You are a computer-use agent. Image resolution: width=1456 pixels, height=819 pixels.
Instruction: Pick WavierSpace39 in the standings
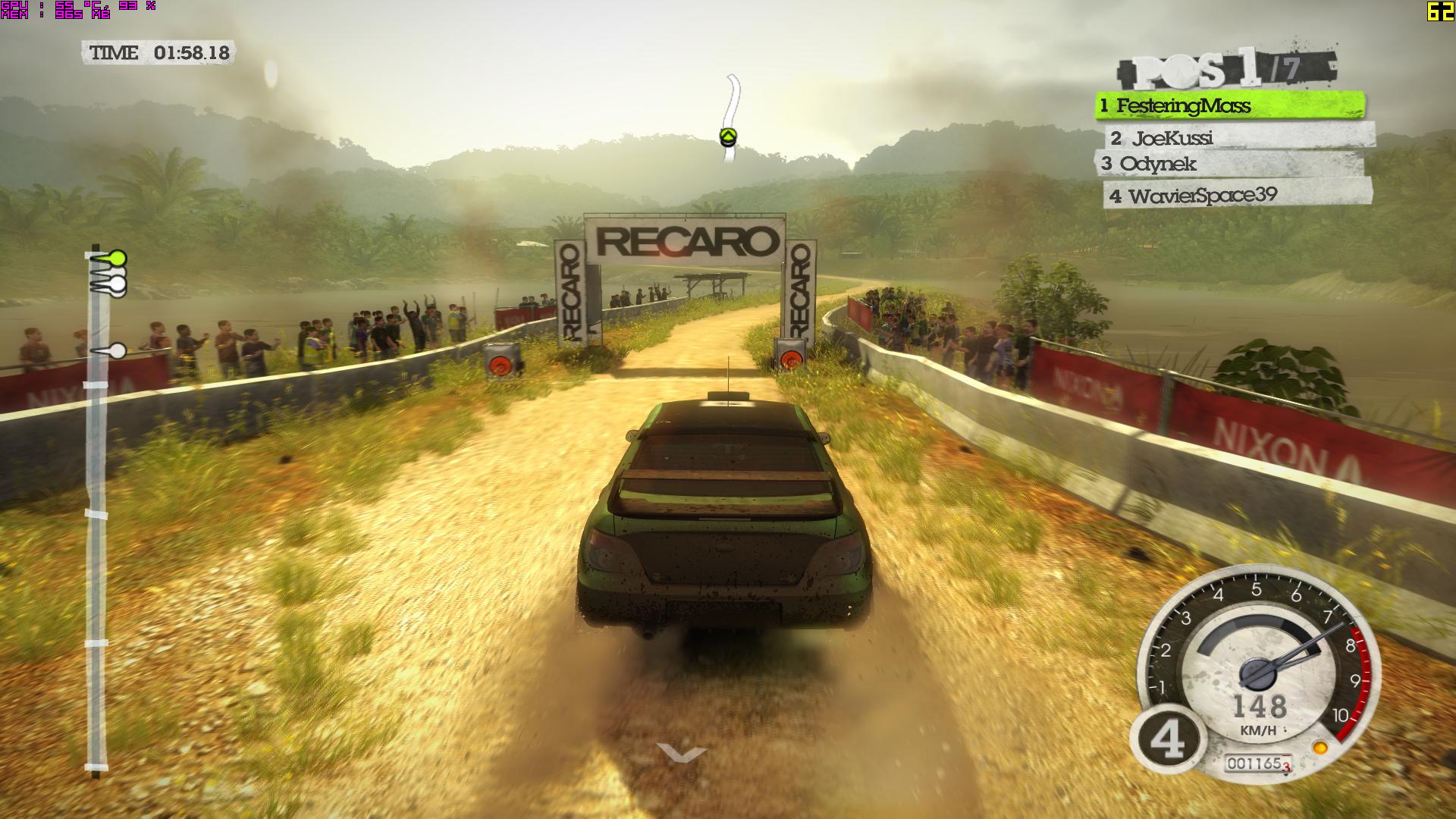[x=1236, y=196]
